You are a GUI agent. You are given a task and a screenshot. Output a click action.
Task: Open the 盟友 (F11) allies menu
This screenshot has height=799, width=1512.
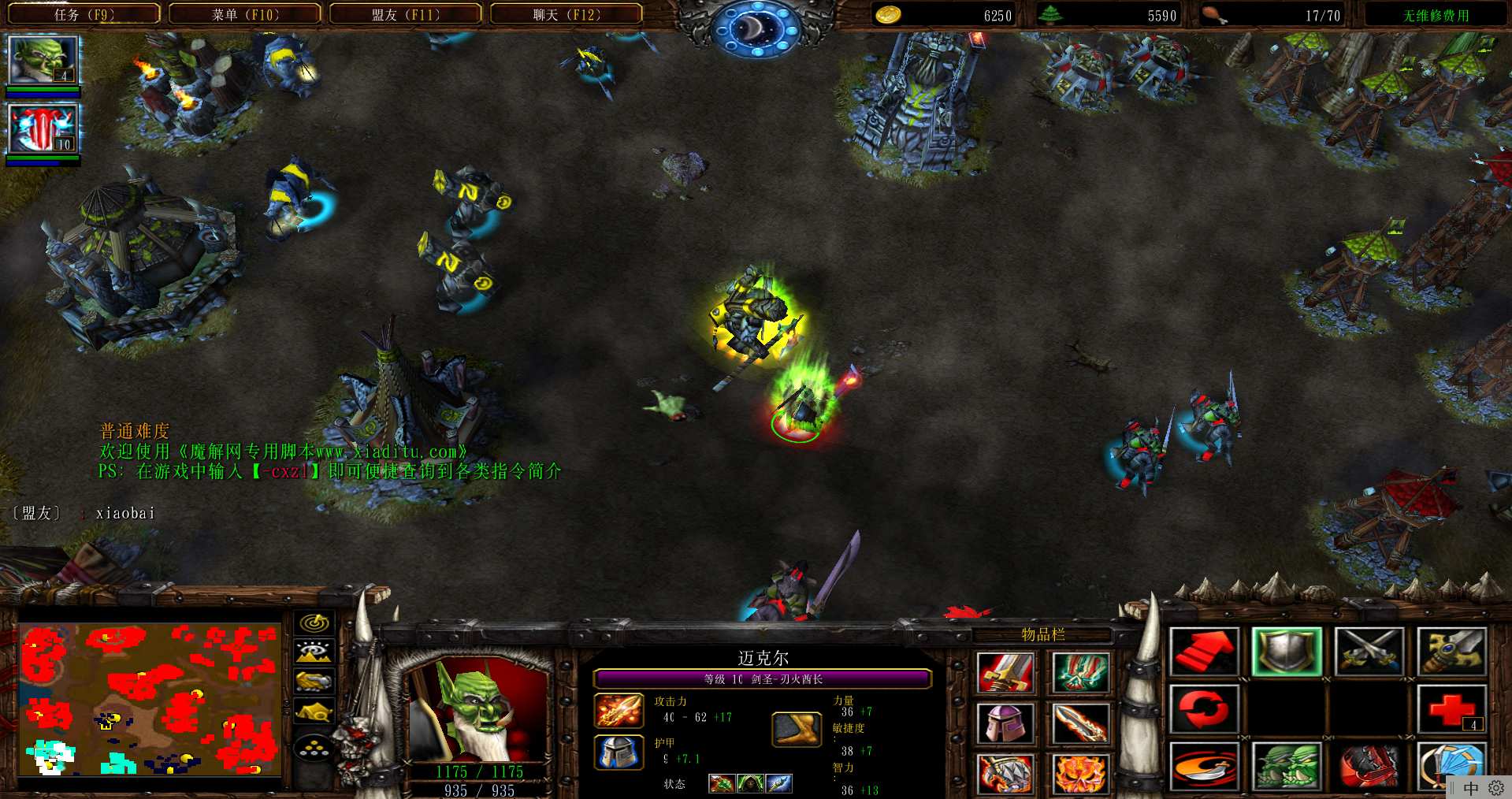coord(405,14)
